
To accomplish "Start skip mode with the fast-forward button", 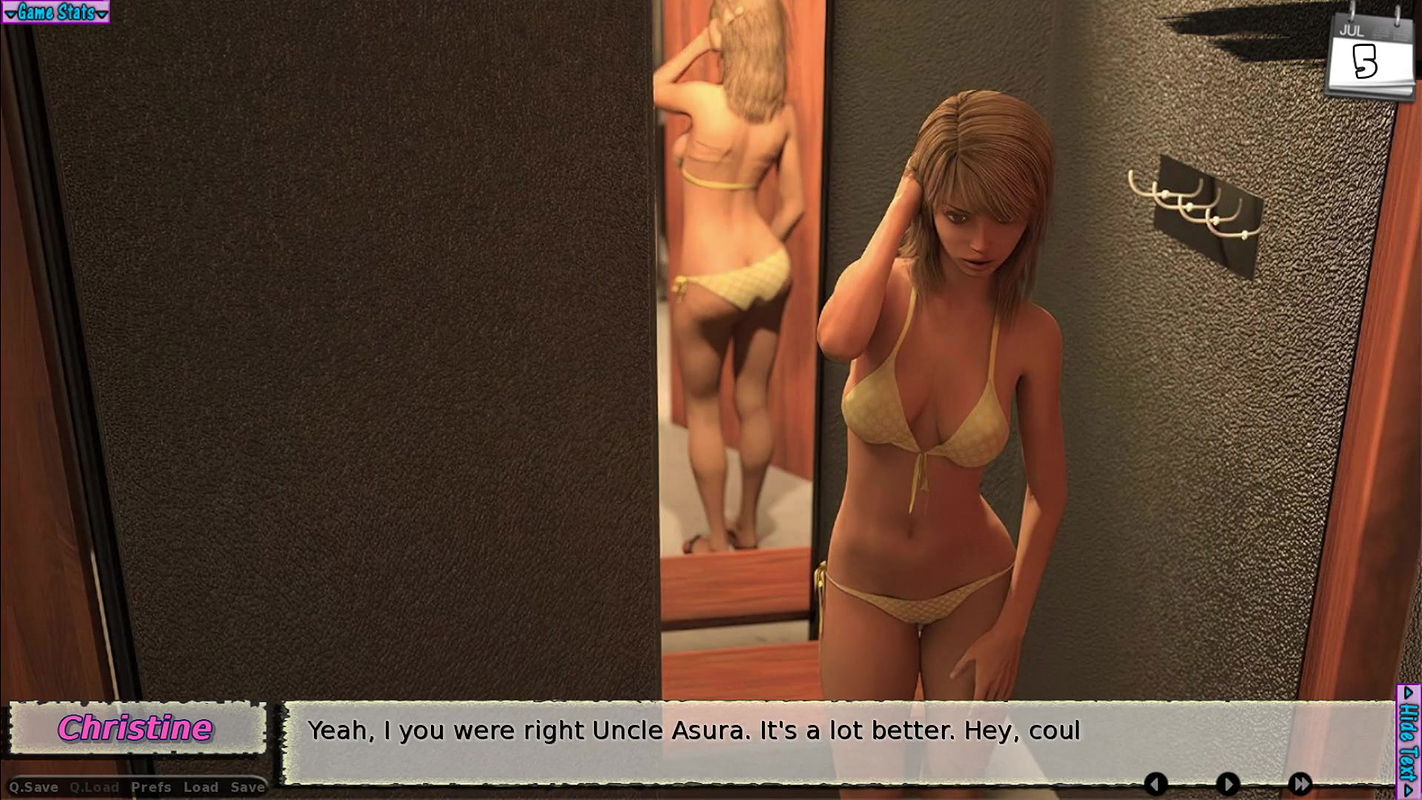I will coord(1300,785).
